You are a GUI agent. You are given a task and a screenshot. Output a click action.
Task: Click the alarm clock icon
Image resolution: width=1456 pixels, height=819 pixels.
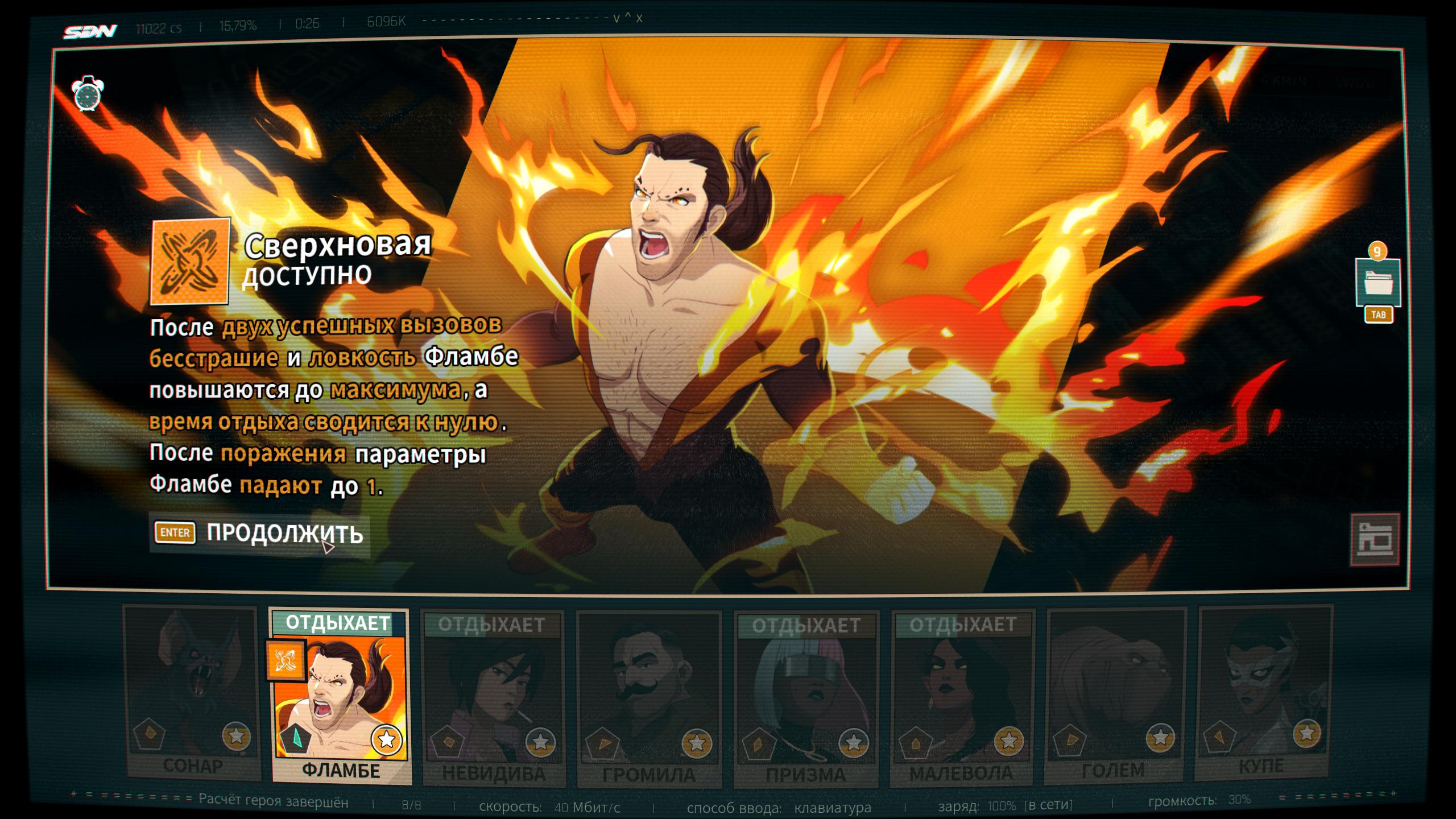(87, 94)
